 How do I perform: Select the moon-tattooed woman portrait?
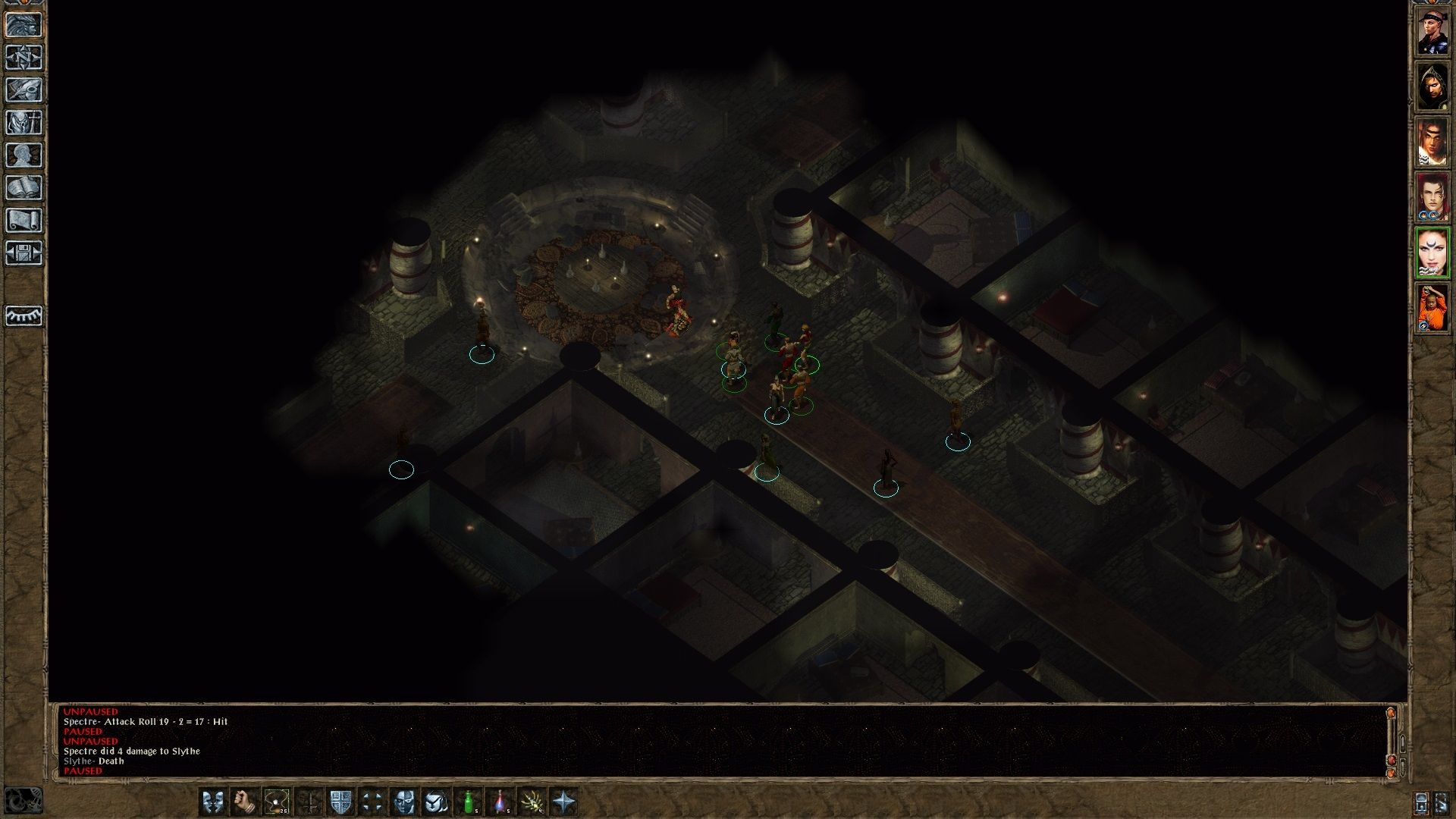(1432, 253)
